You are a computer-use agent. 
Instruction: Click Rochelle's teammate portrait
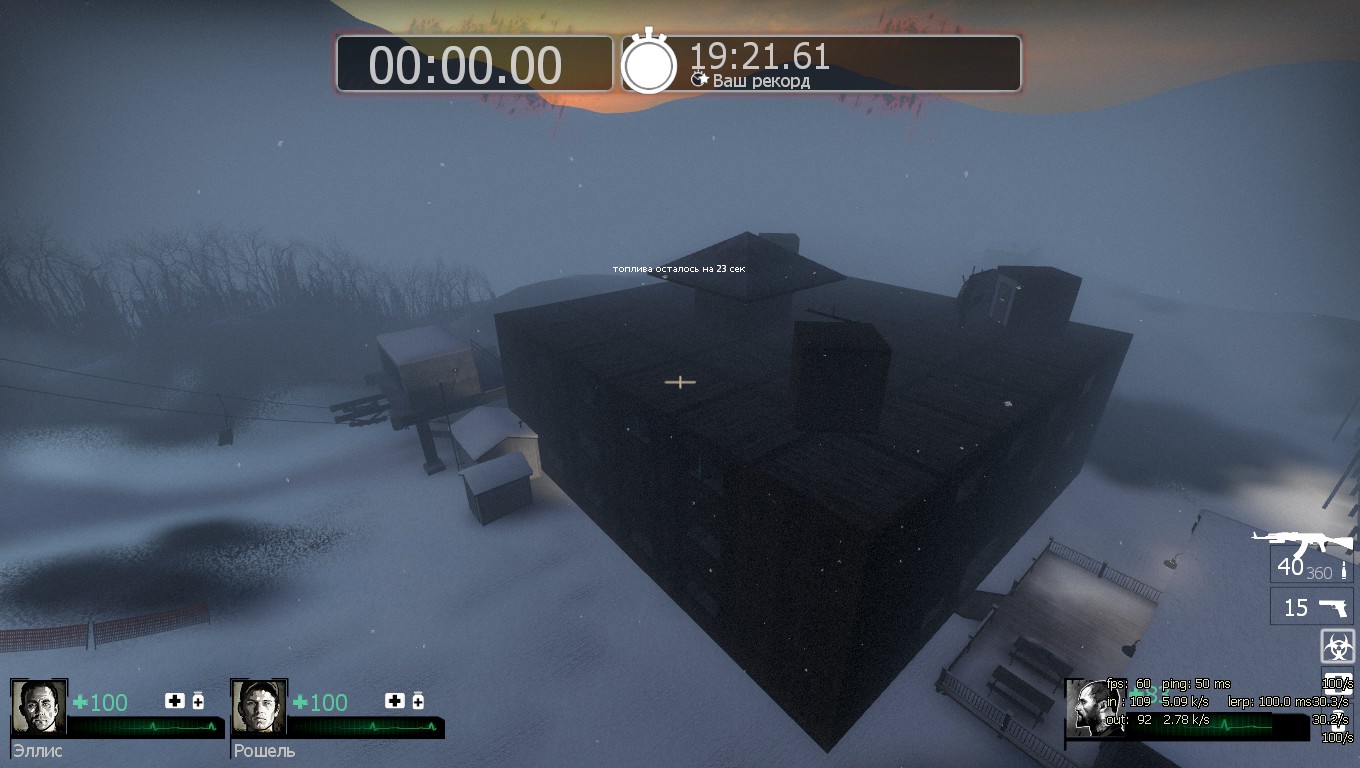pyautogui.click(x=259, y=708)
